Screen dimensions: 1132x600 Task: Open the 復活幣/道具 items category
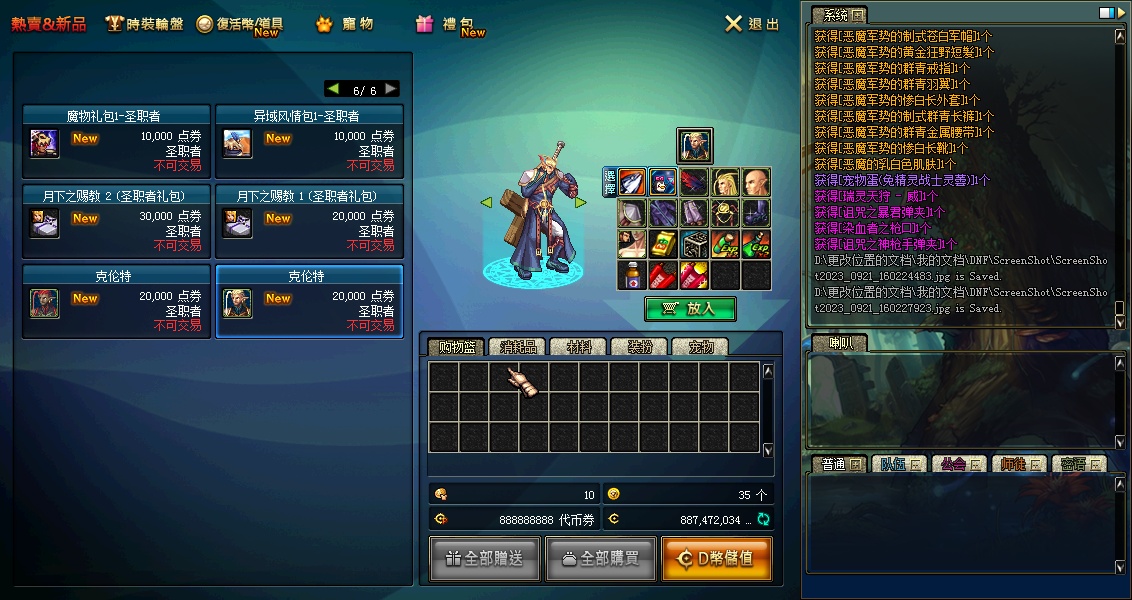[240, 24]
